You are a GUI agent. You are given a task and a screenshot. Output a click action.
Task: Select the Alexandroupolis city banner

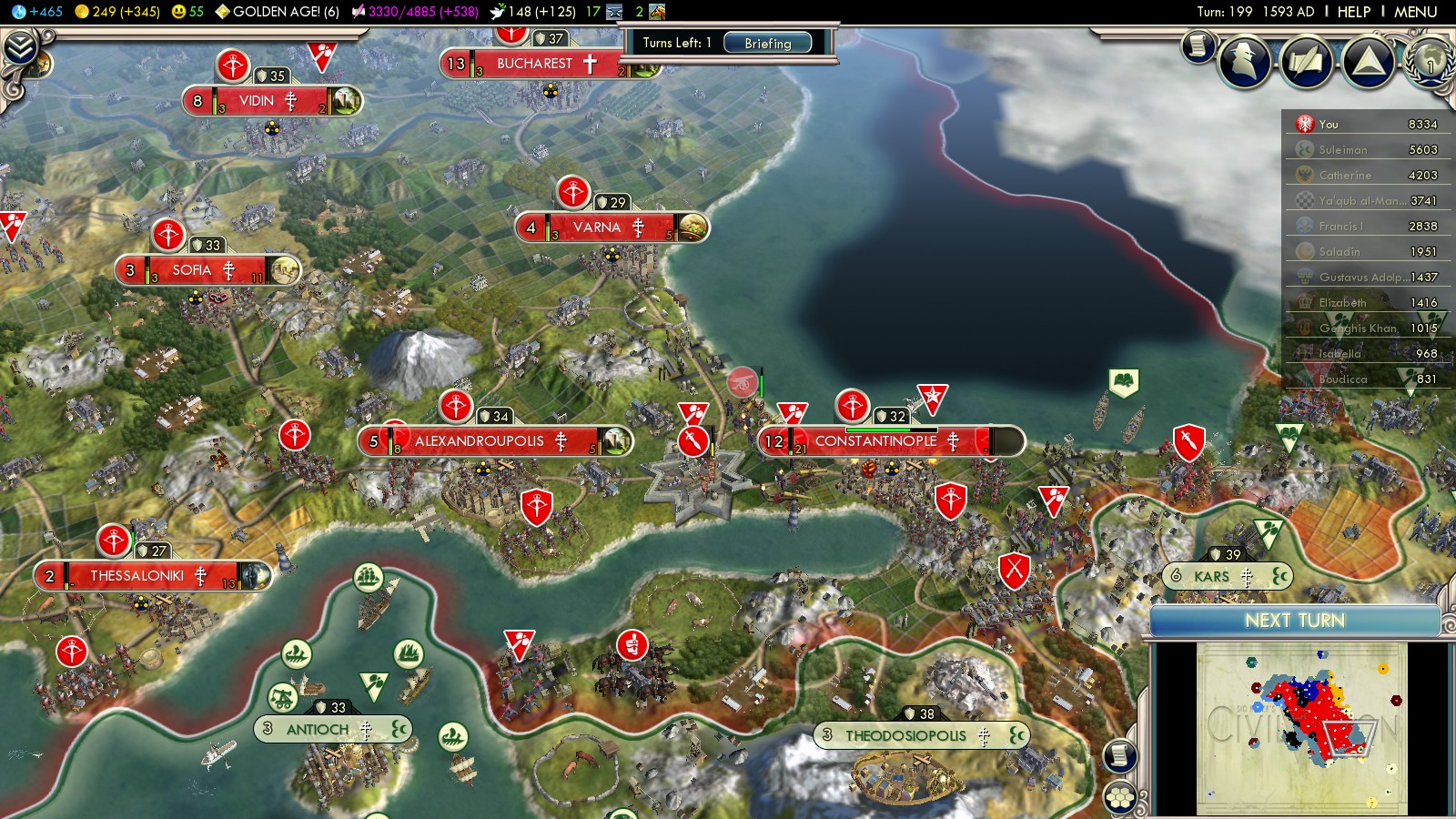point(479,441)
